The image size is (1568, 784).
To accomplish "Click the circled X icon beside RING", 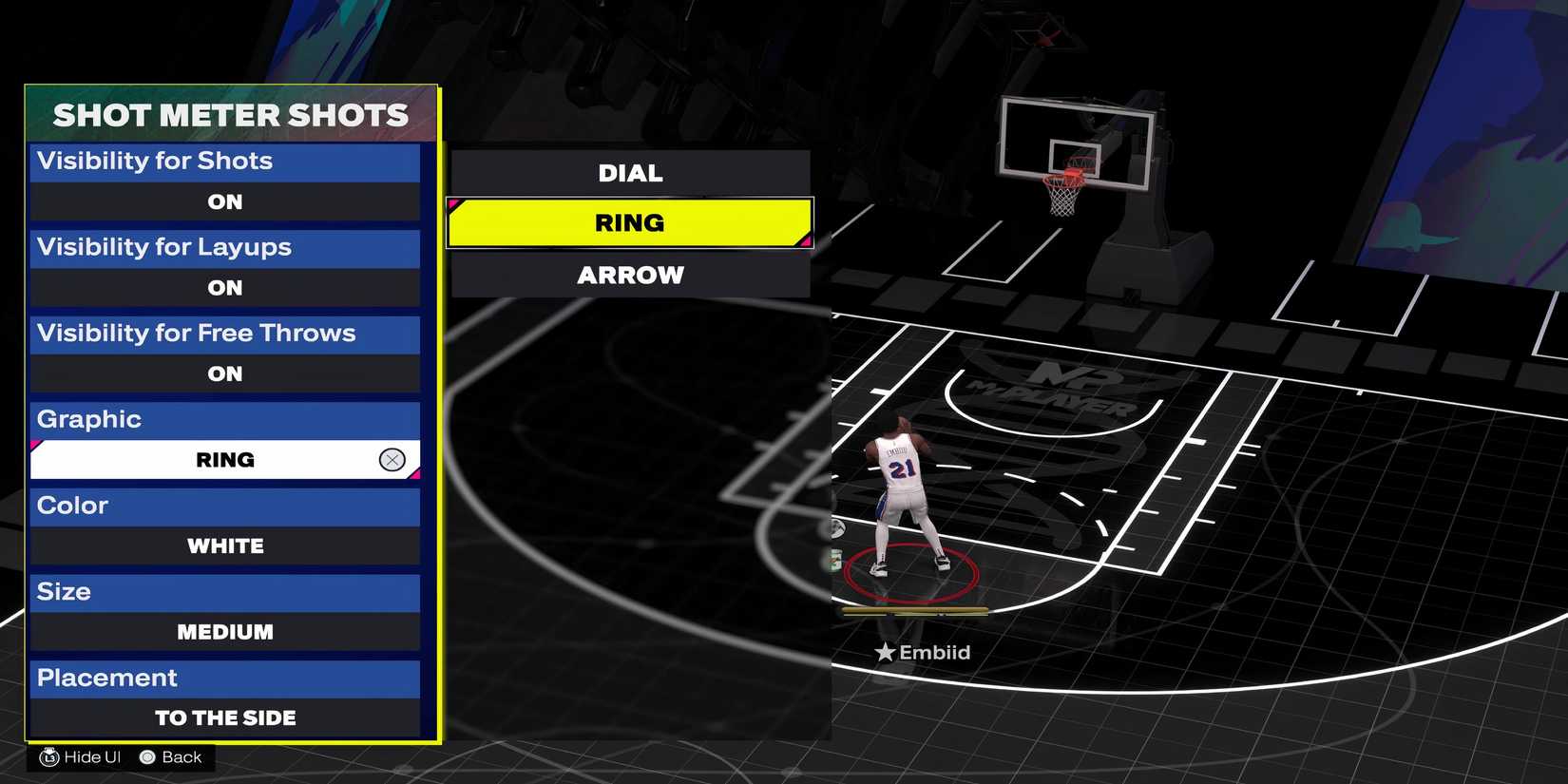I will (392, 459).
